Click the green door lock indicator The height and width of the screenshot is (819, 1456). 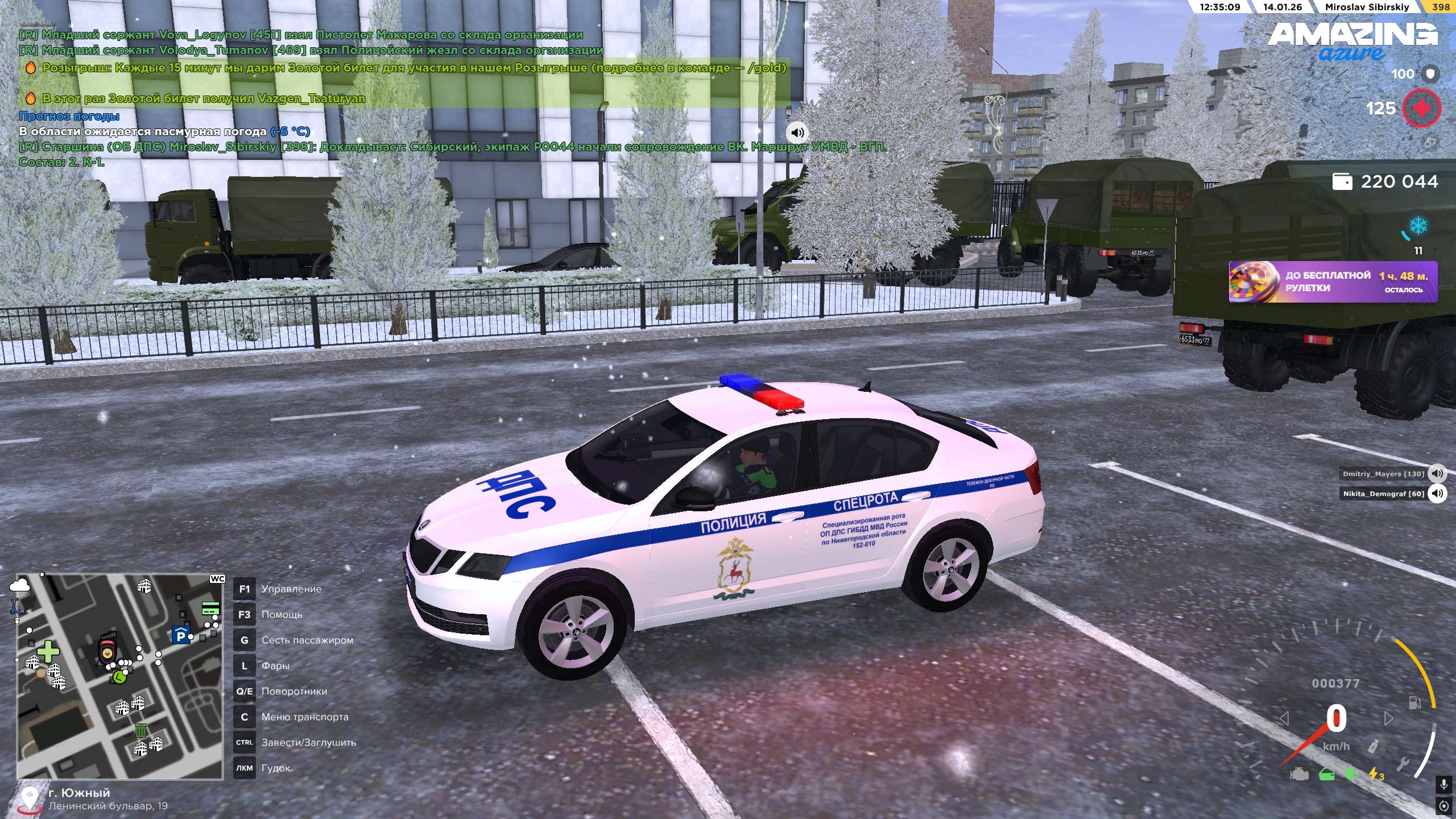click(1327, 775)
